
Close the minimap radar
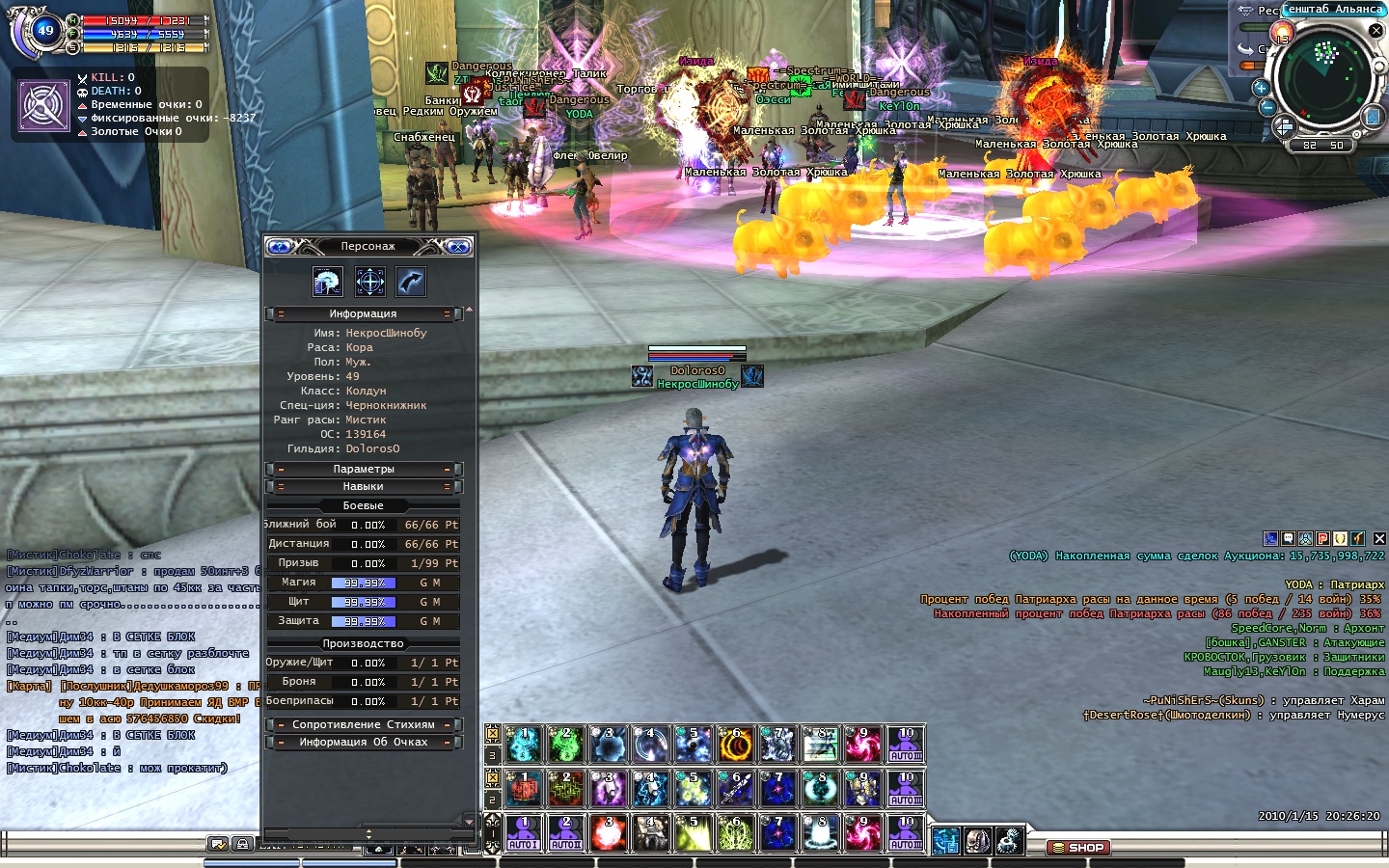coord(1376,31)
